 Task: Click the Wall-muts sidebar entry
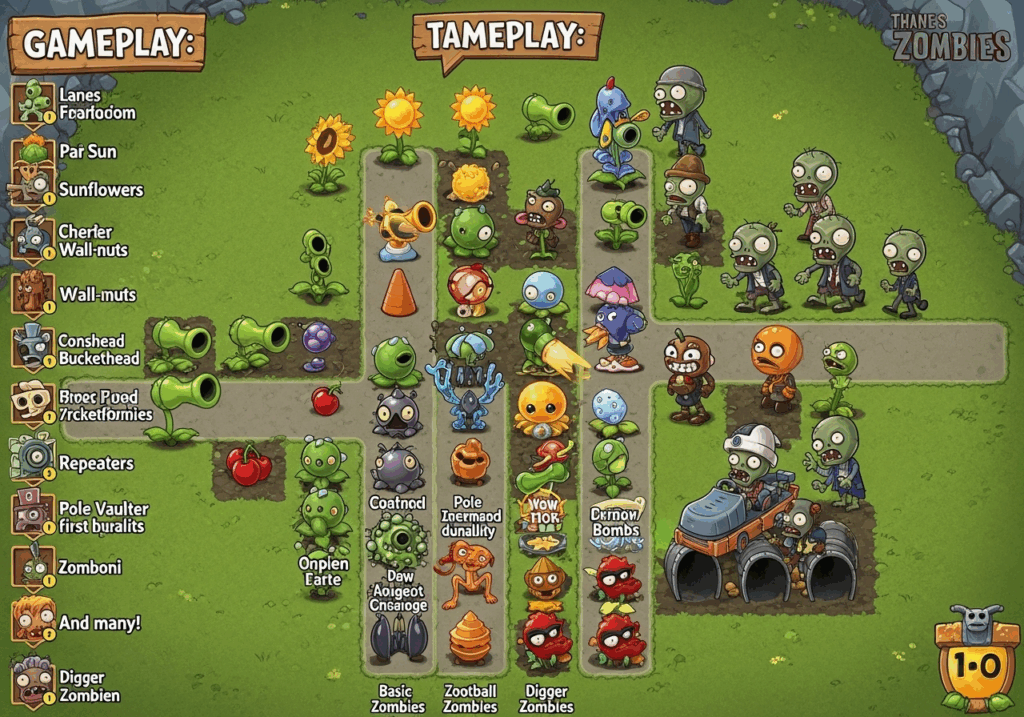(33, 293)
